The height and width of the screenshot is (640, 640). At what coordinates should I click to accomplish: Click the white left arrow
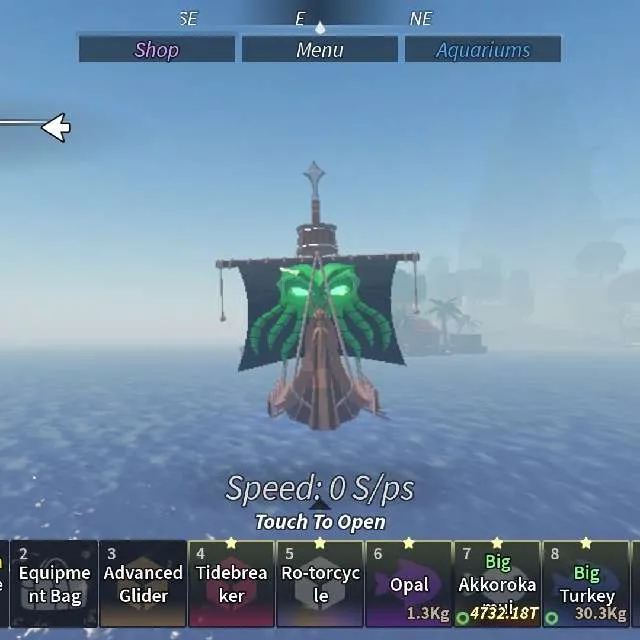pyautogui.click(x=54, y=126)
